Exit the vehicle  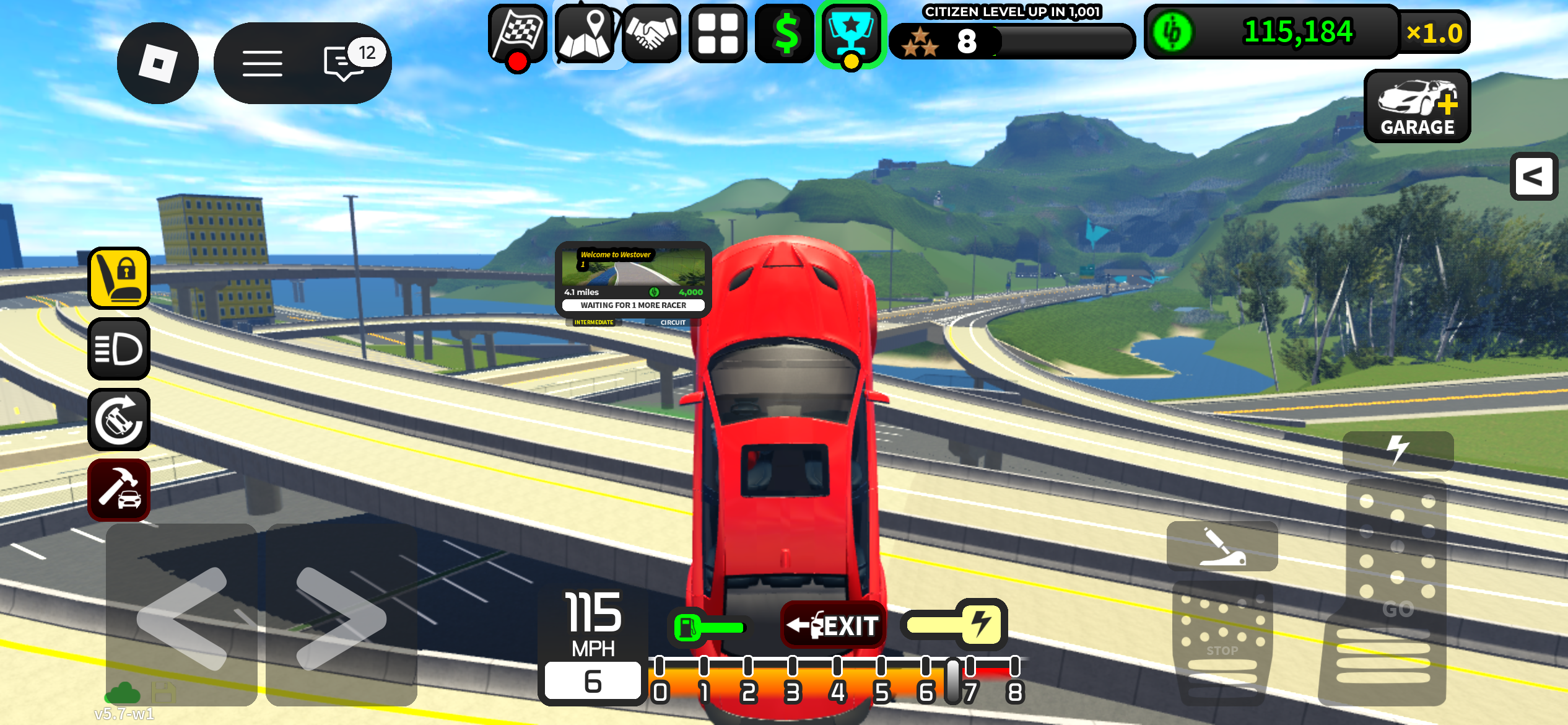(833, 625)
